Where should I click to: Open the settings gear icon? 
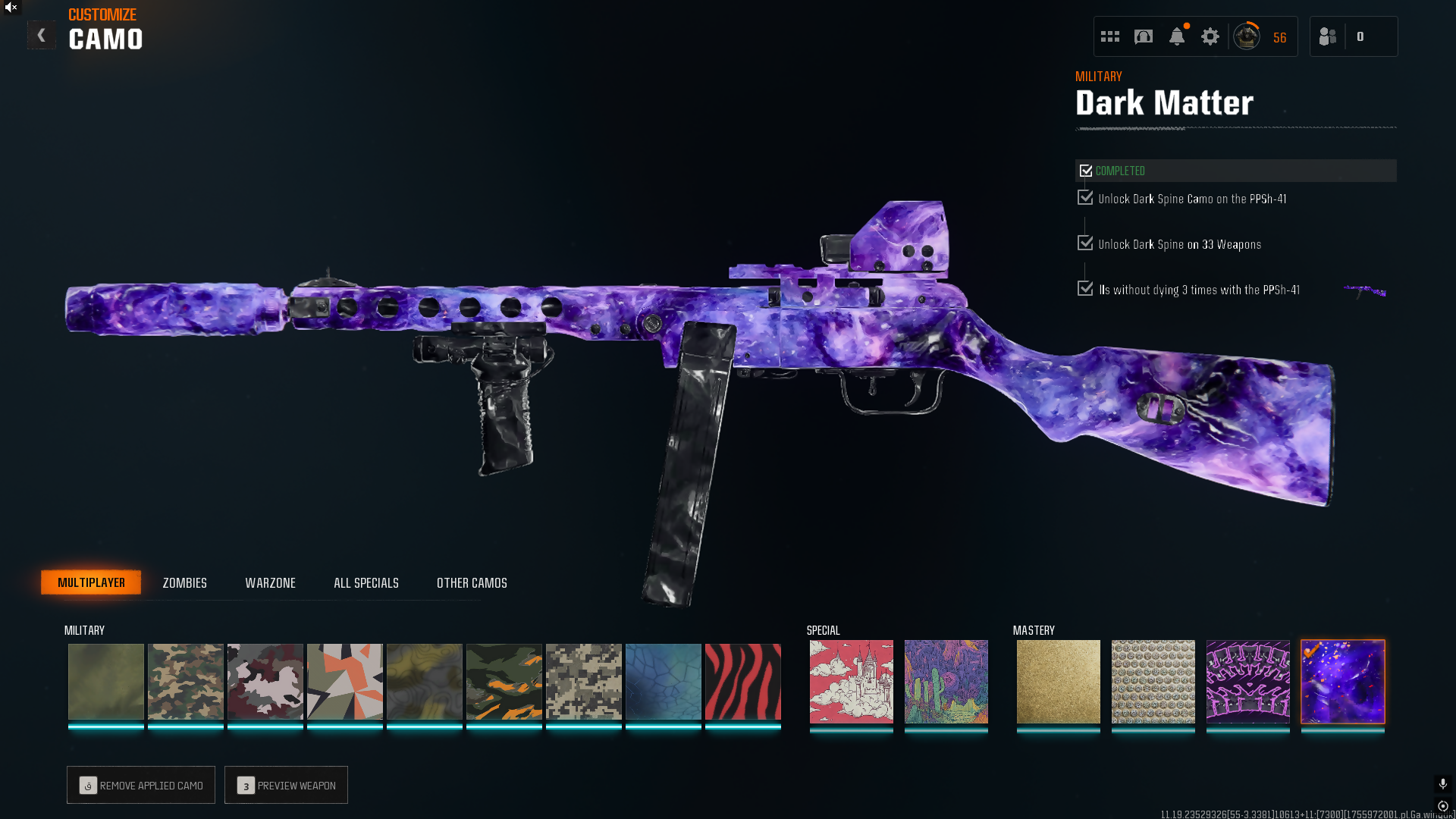point(1210,36)
